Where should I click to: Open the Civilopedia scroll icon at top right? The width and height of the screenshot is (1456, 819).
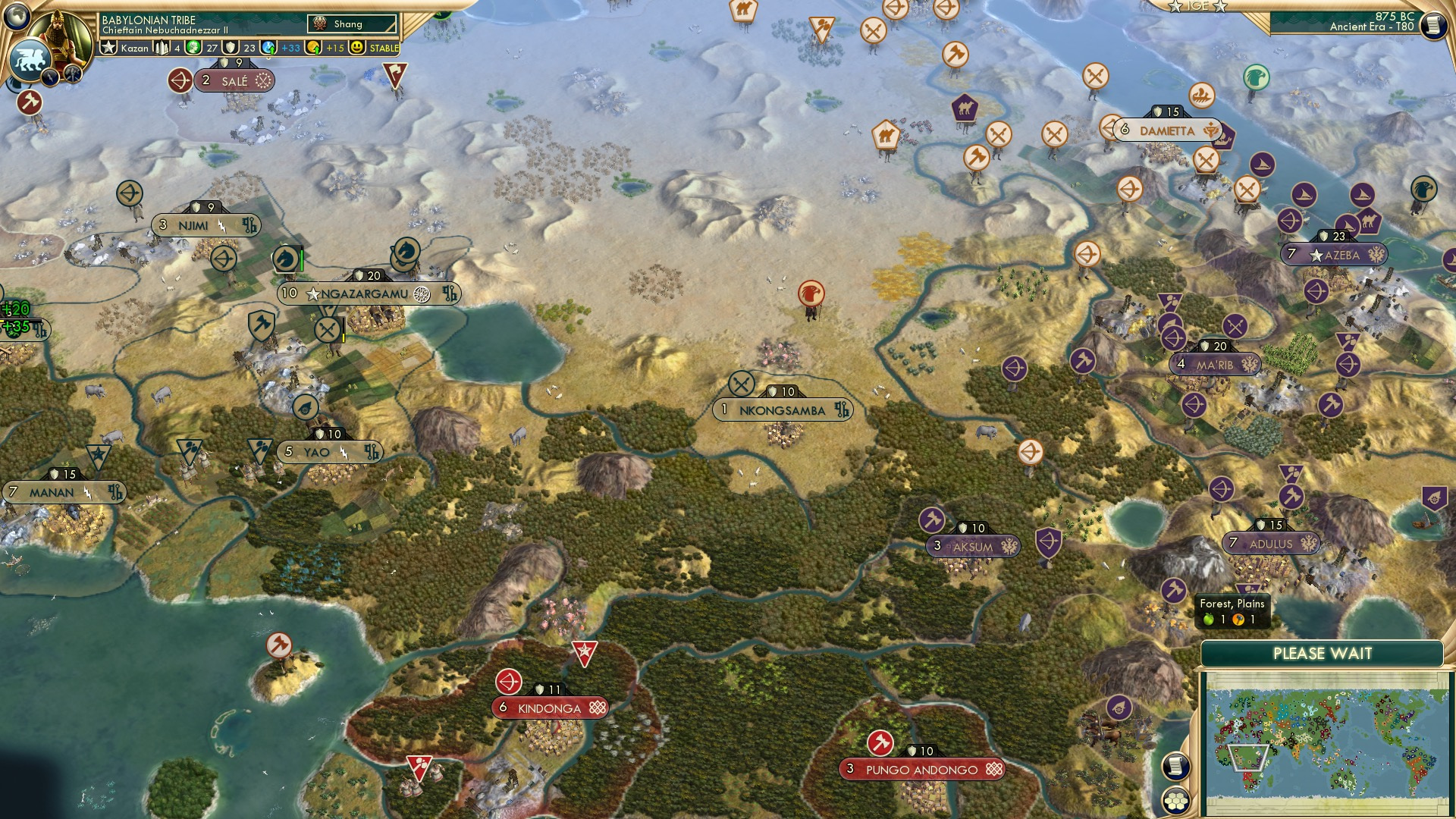(1434, 24)
